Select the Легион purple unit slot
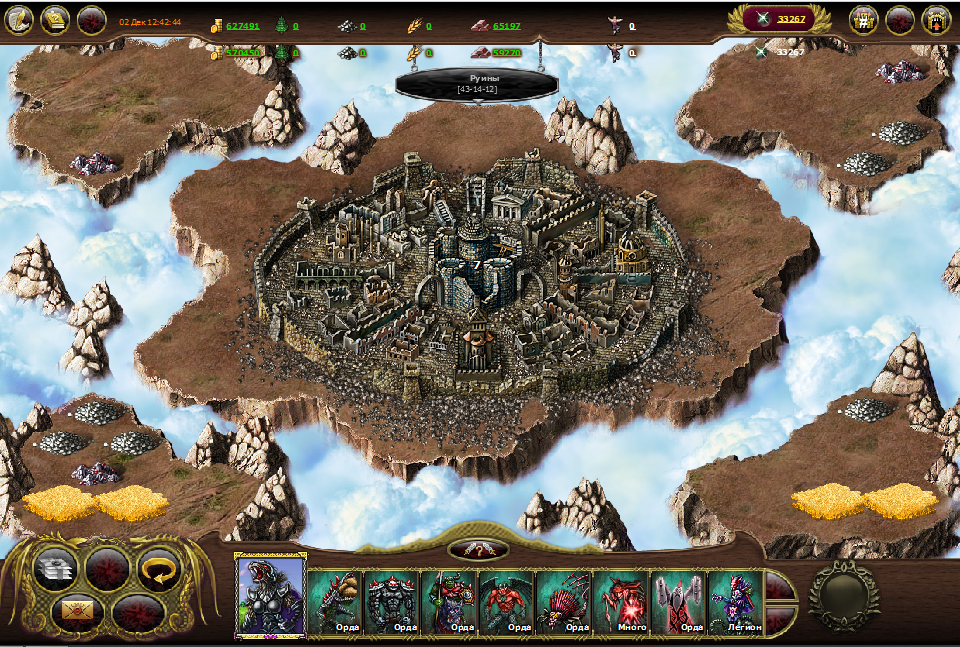This screenshot has width=960, height=647. (737, 601)
